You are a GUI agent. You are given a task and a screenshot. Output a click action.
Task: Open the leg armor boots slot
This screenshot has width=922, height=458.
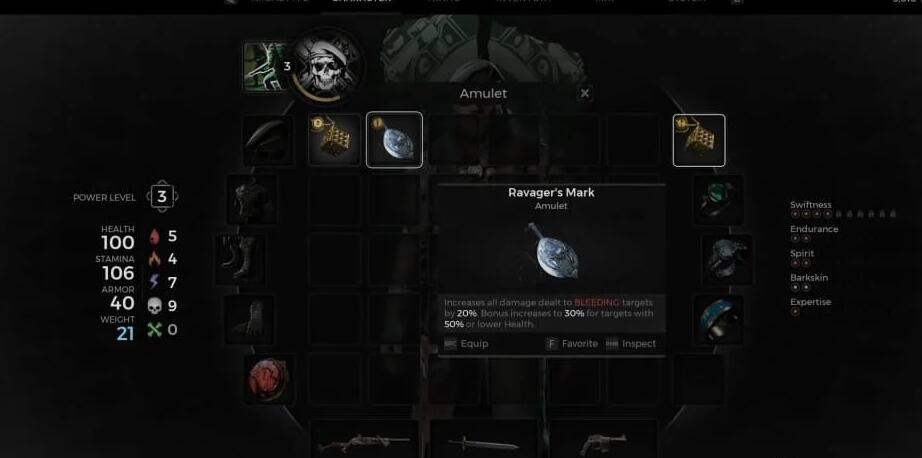tap(244, 260)
